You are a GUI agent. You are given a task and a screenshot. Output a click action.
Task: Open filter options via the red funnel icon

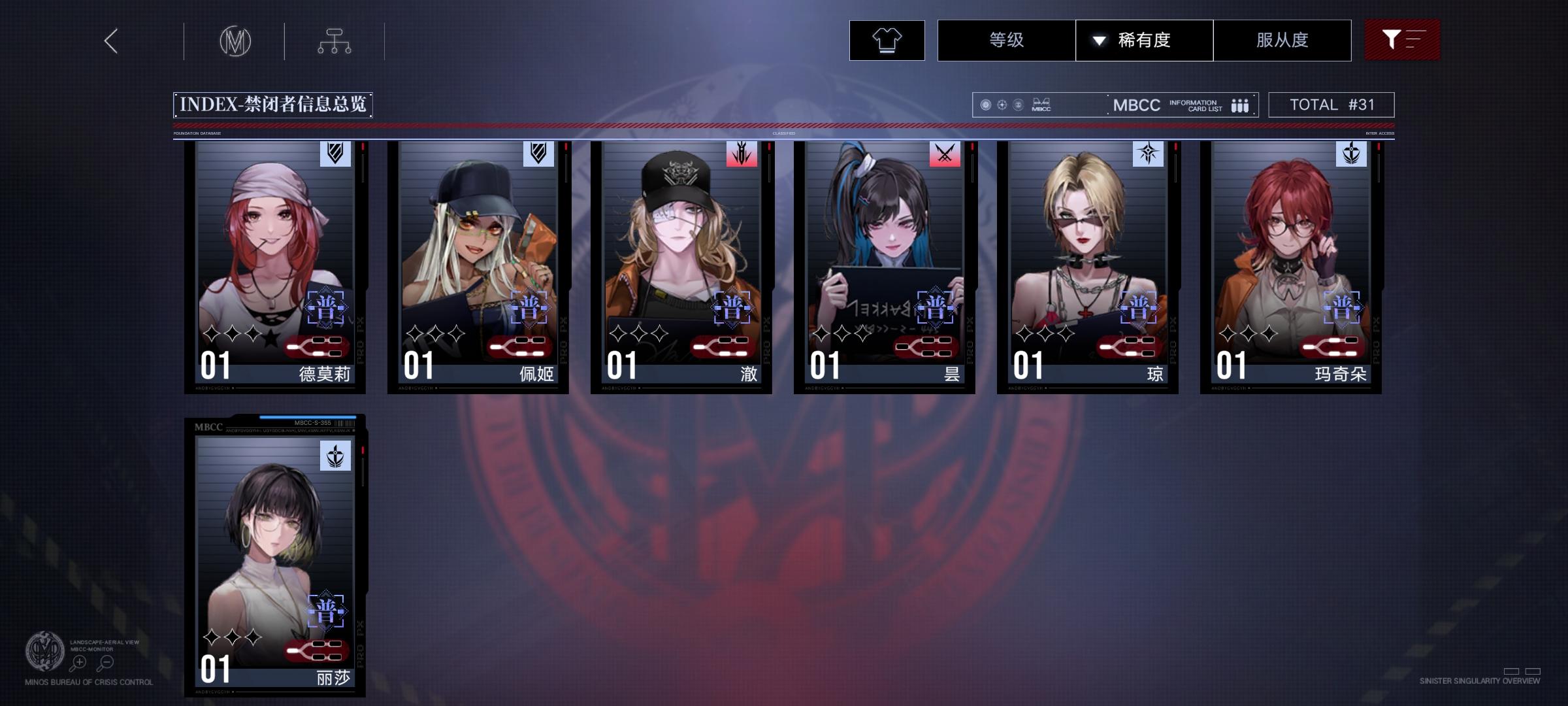[x=1402, y=40]
